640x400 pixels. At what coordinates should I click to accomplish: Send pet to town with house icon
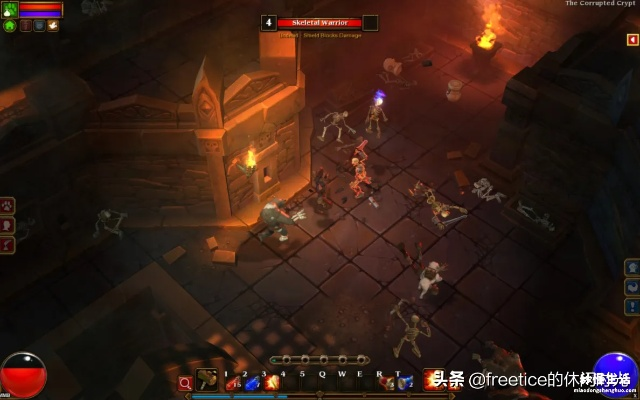pyautogui.click(x=9, y=25)
